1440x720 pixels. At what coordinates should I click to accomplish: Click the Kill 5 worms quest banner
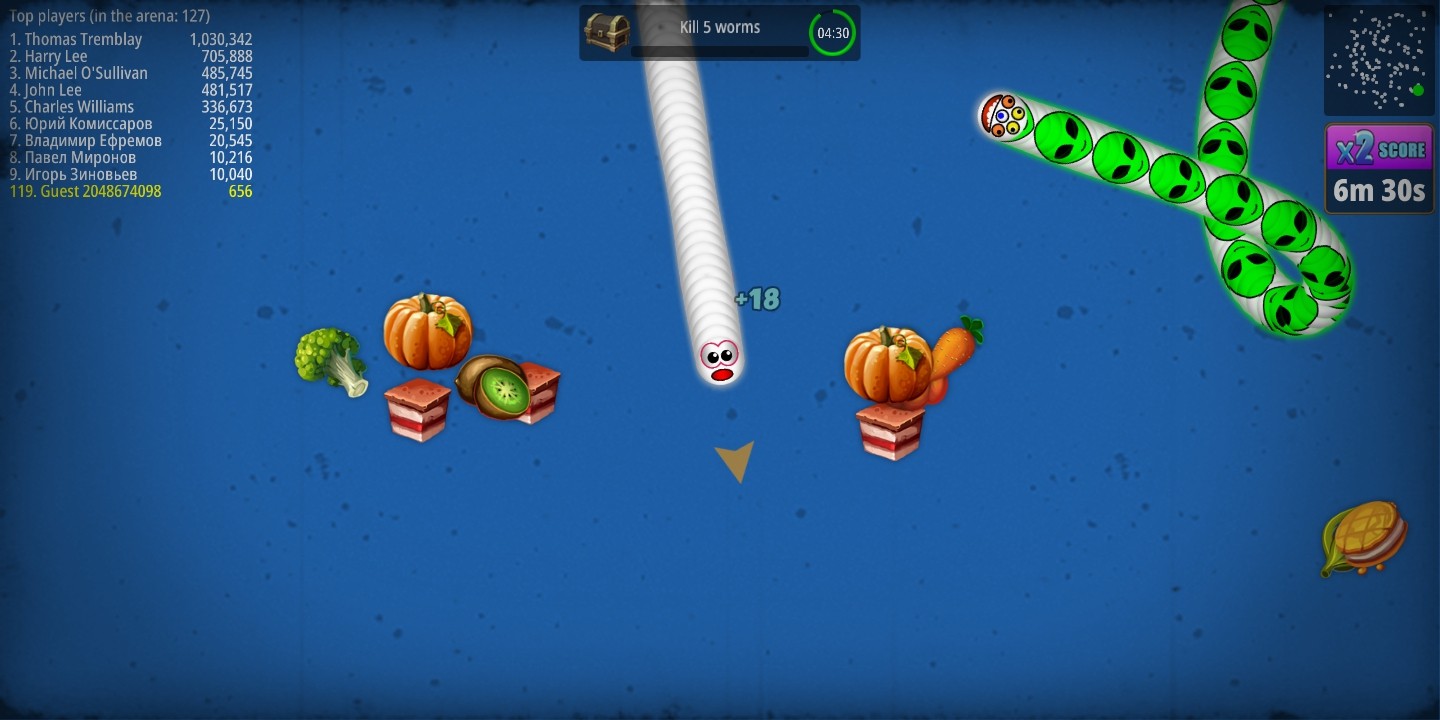point(720,27)
